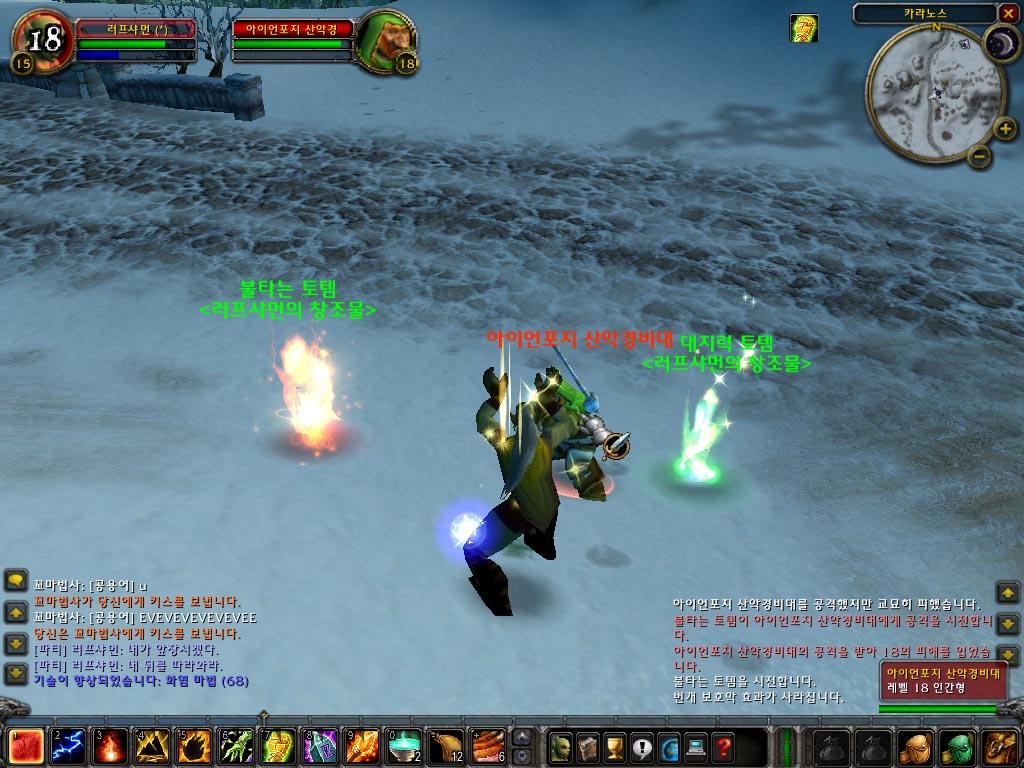Use the teal bowl item with count 2
Image resolution: width=1024 pixels, height=768 pixels.
pyautogui.click(x=404, y=746)
